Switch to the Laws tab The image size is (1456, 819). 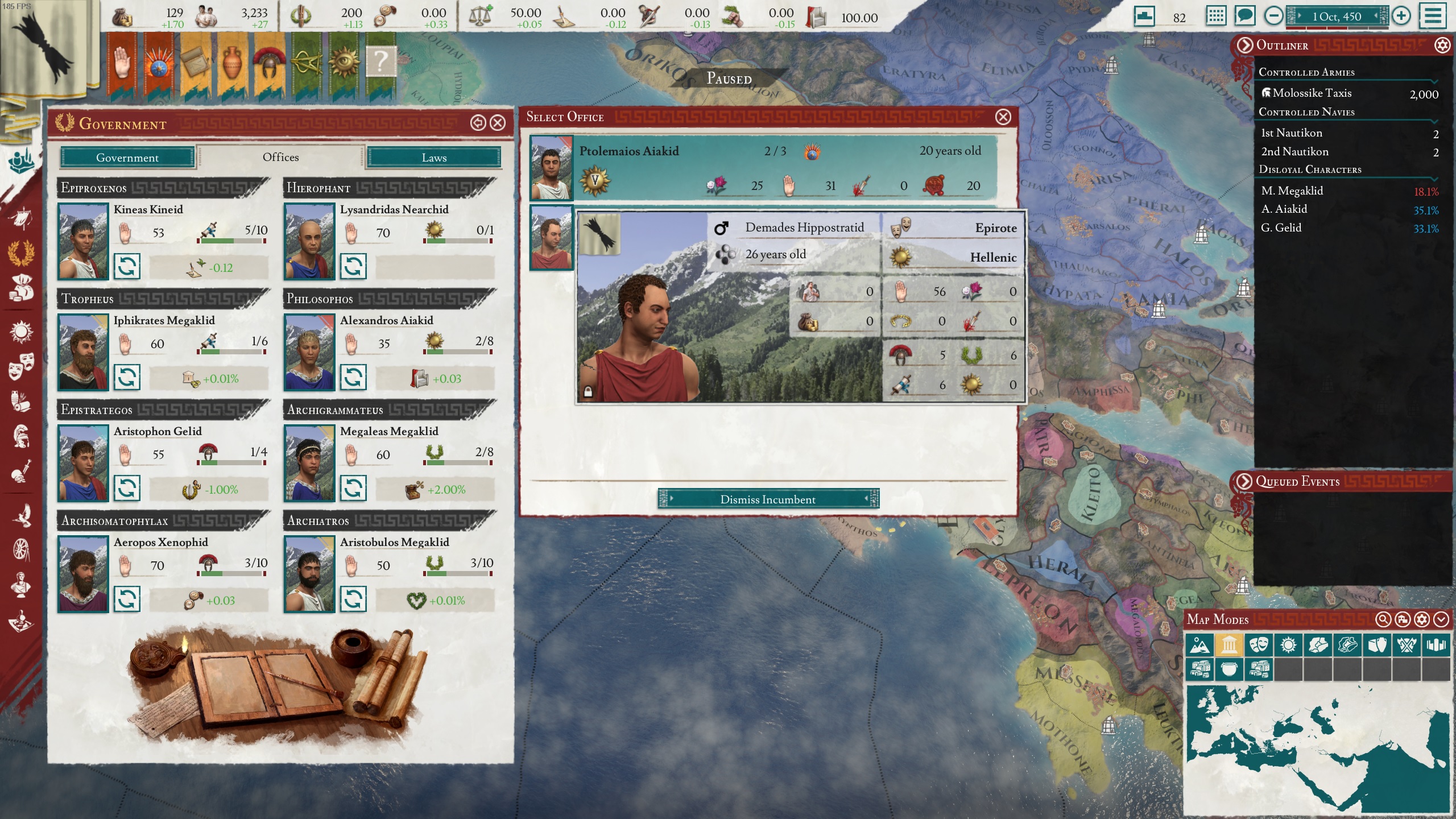(x=434, y=158)
